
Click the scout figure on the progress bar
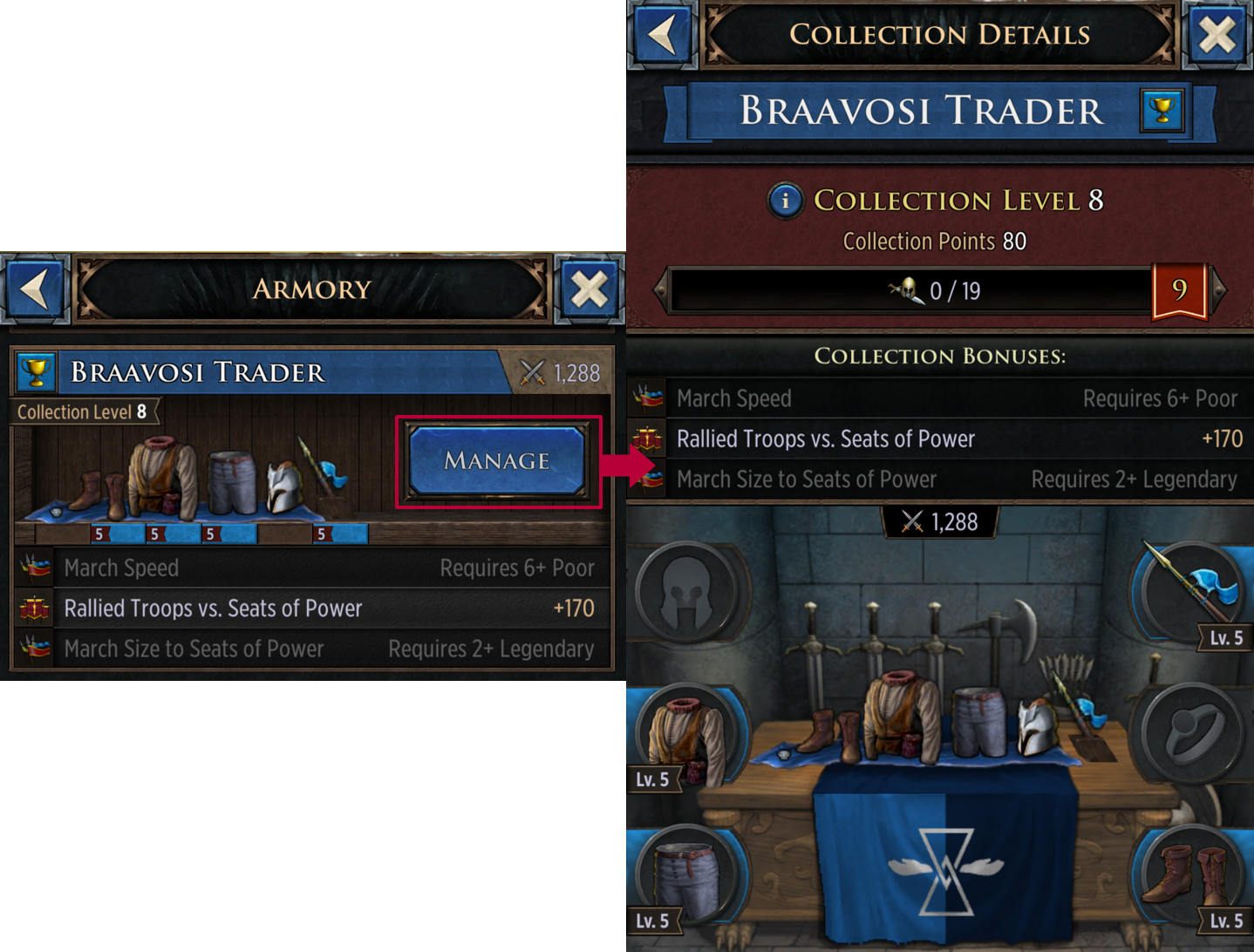click(907, 289)
